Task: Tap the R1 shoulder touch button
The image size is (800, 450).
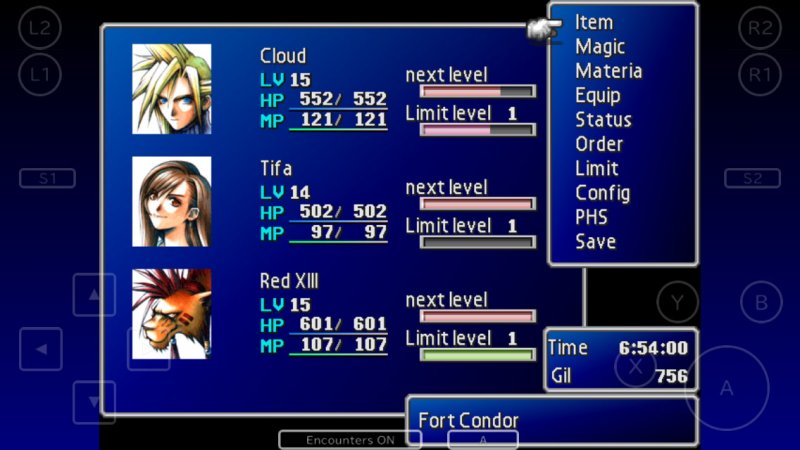Action: pyautogui.click(x=760, y=73)
